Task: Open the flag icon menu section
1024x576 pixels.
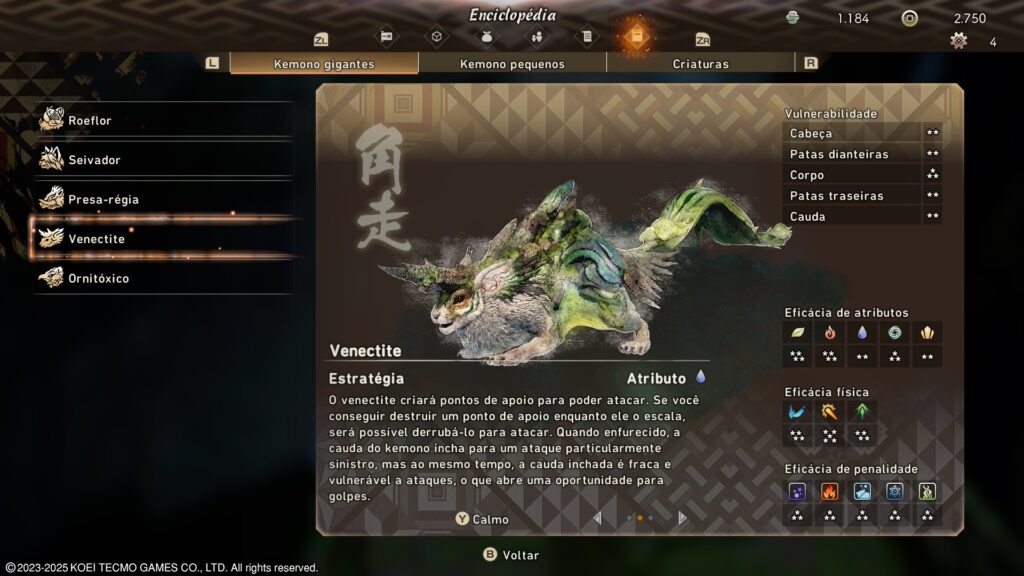Action: 386,37
